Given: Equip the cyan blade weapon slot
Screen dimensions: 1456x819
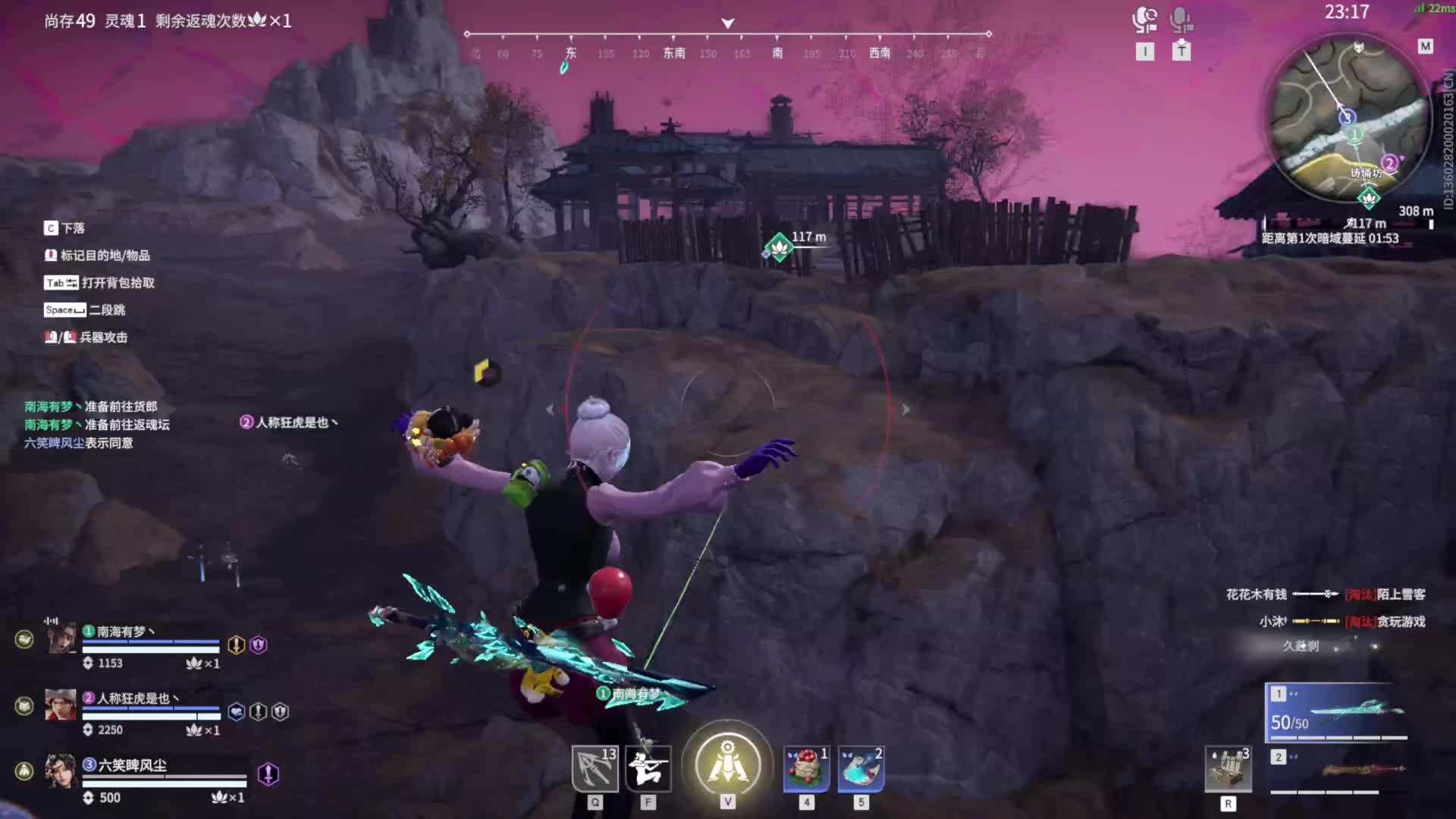Looking at the screenshot, I should (1336, 712).
